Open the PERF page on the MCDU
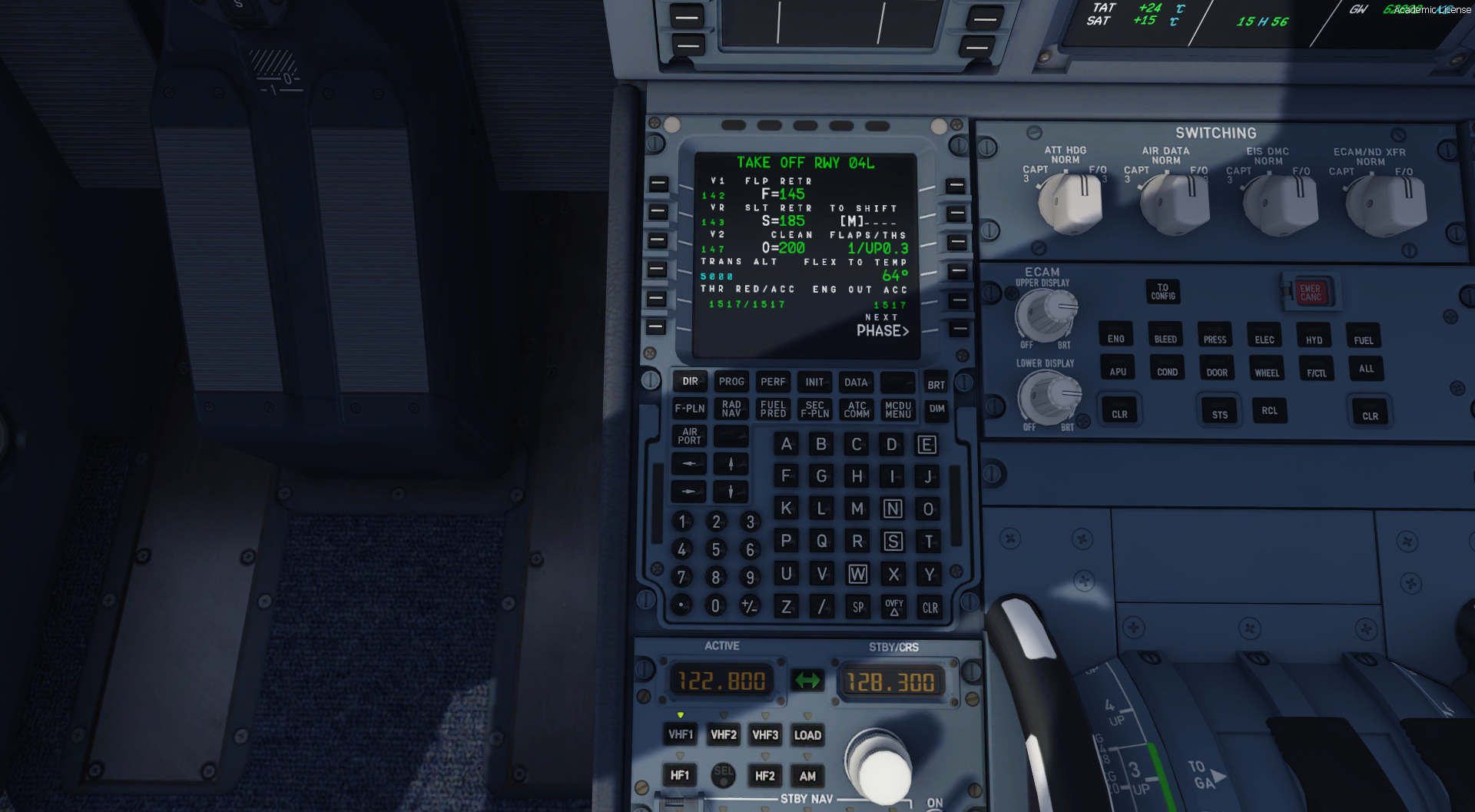This screenshot has height=812, width=1475. pos(773,382)
